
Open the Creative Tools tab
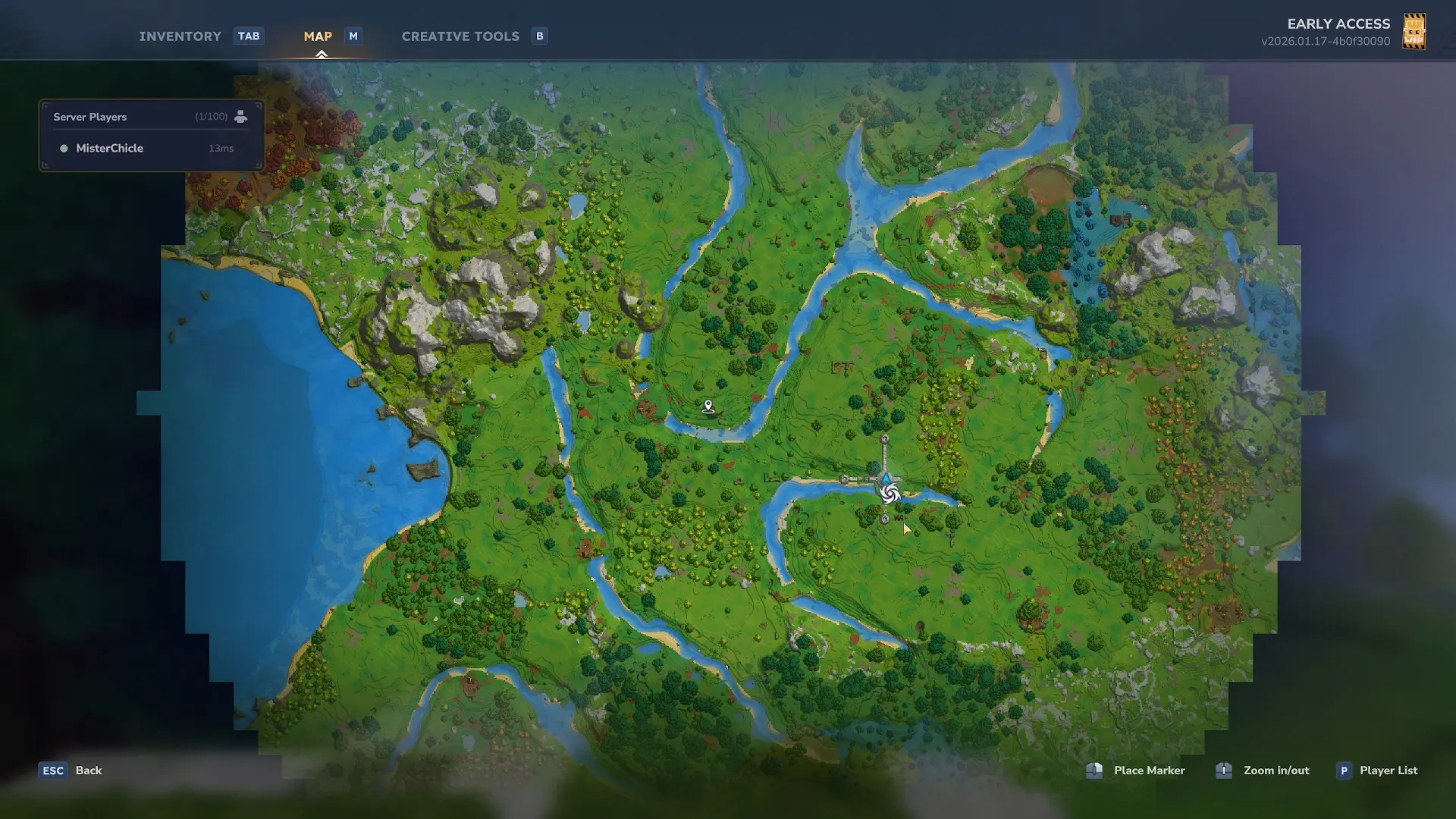click(x=460, y=36)
